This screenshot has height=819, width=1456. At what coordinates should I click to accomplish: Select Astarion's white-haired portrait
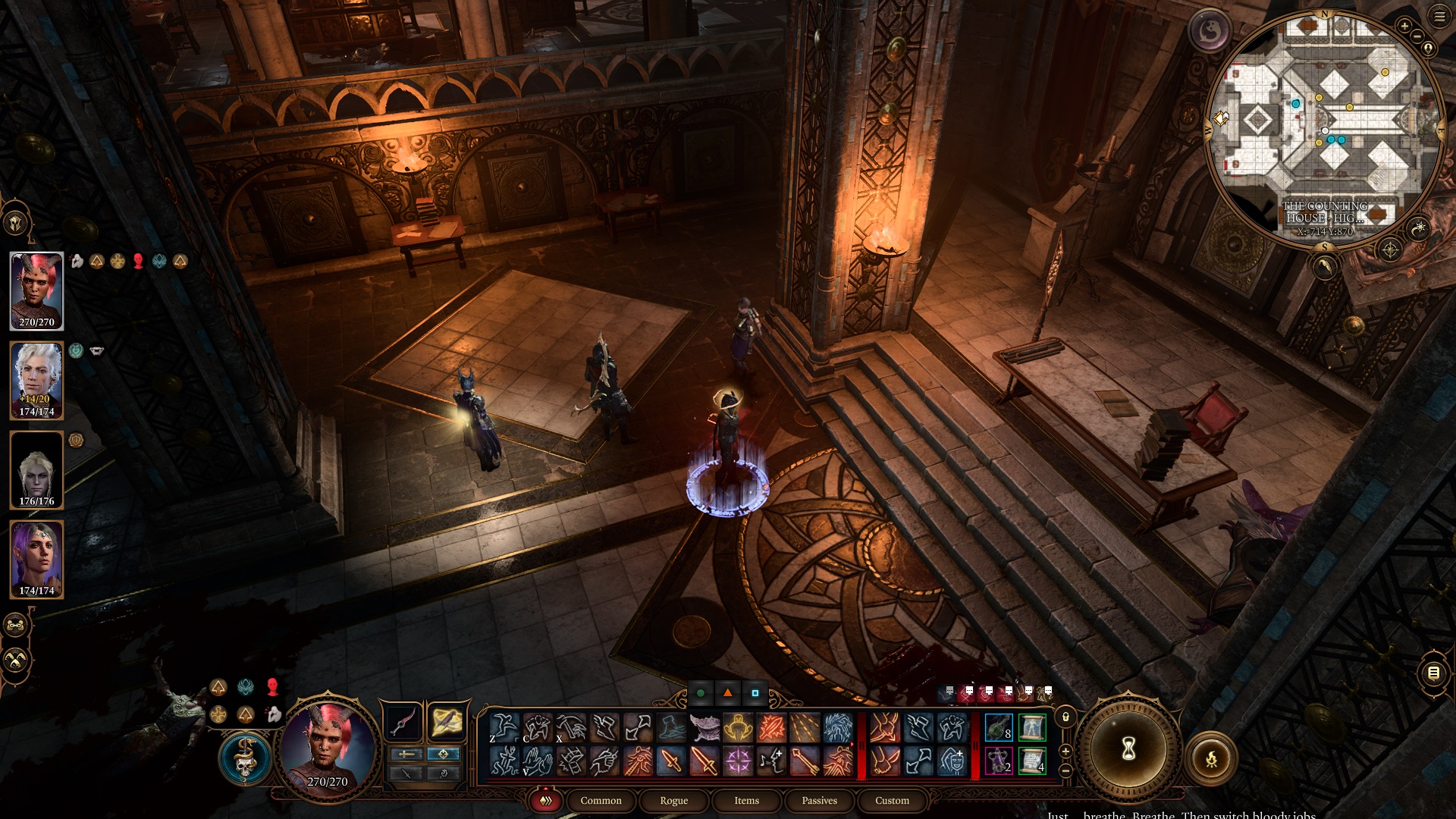tap(36, 381)
